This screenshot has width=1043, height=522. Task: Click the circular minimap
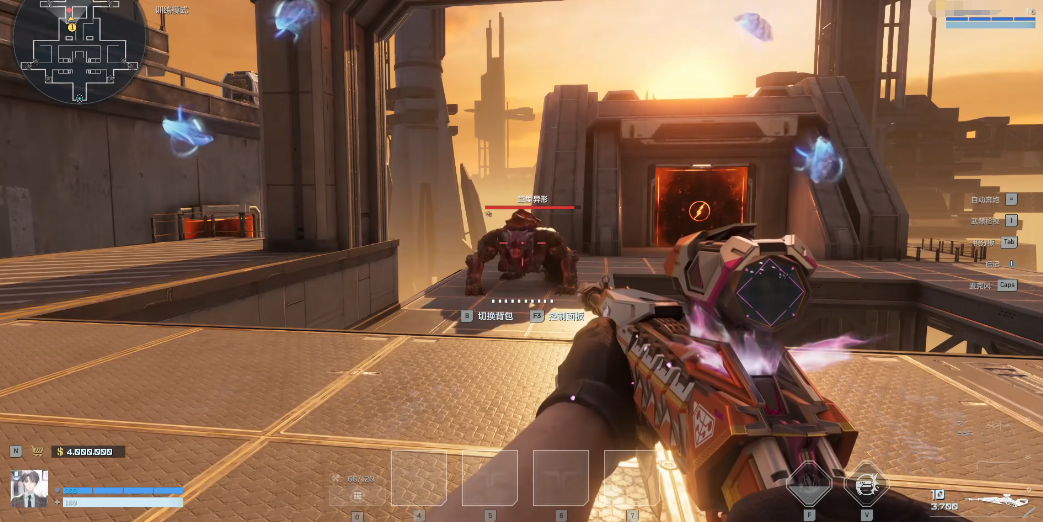coord(79,50)
